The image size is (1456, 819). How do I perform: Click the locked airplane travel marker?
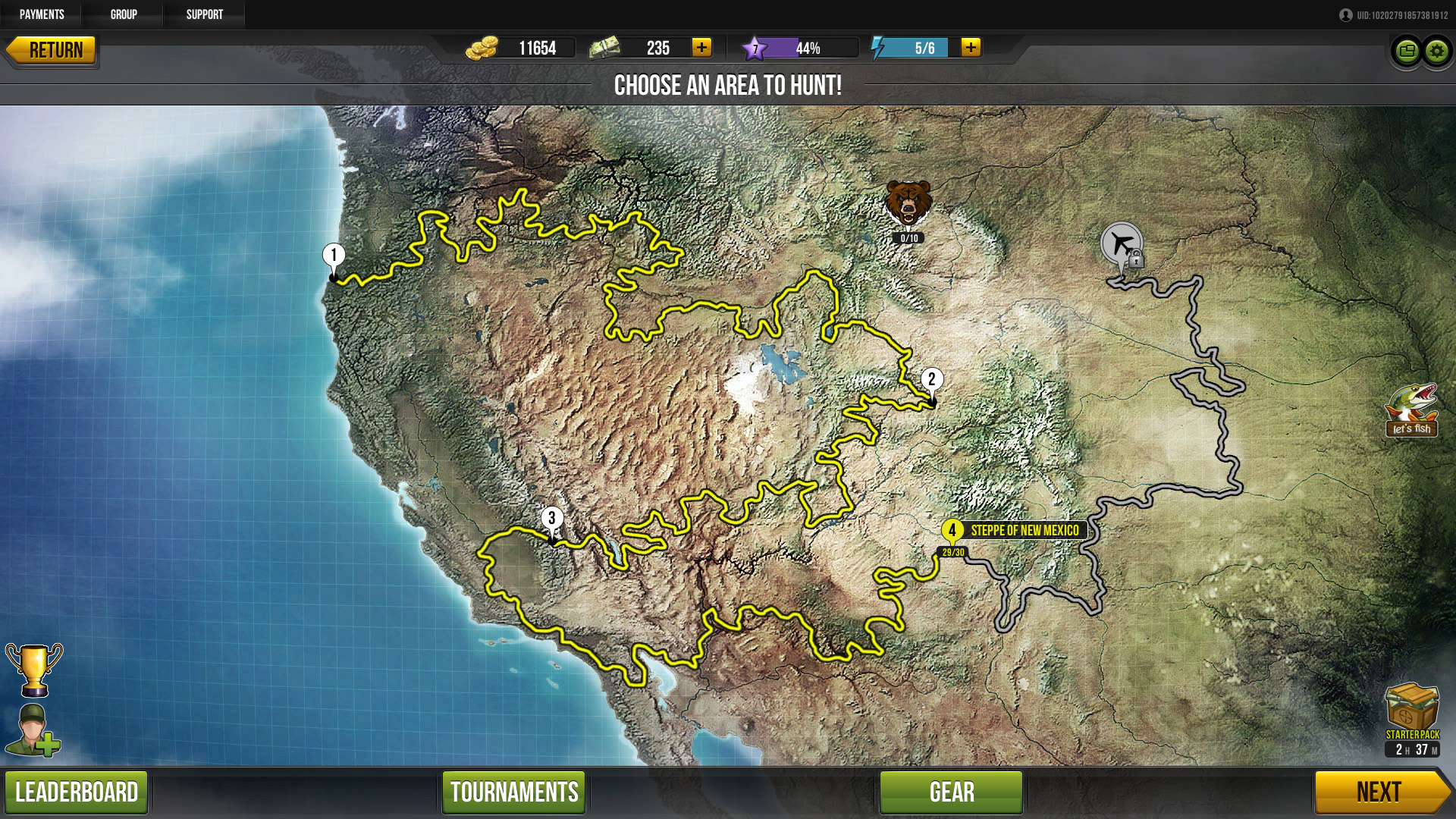(x=1122, y=243)
